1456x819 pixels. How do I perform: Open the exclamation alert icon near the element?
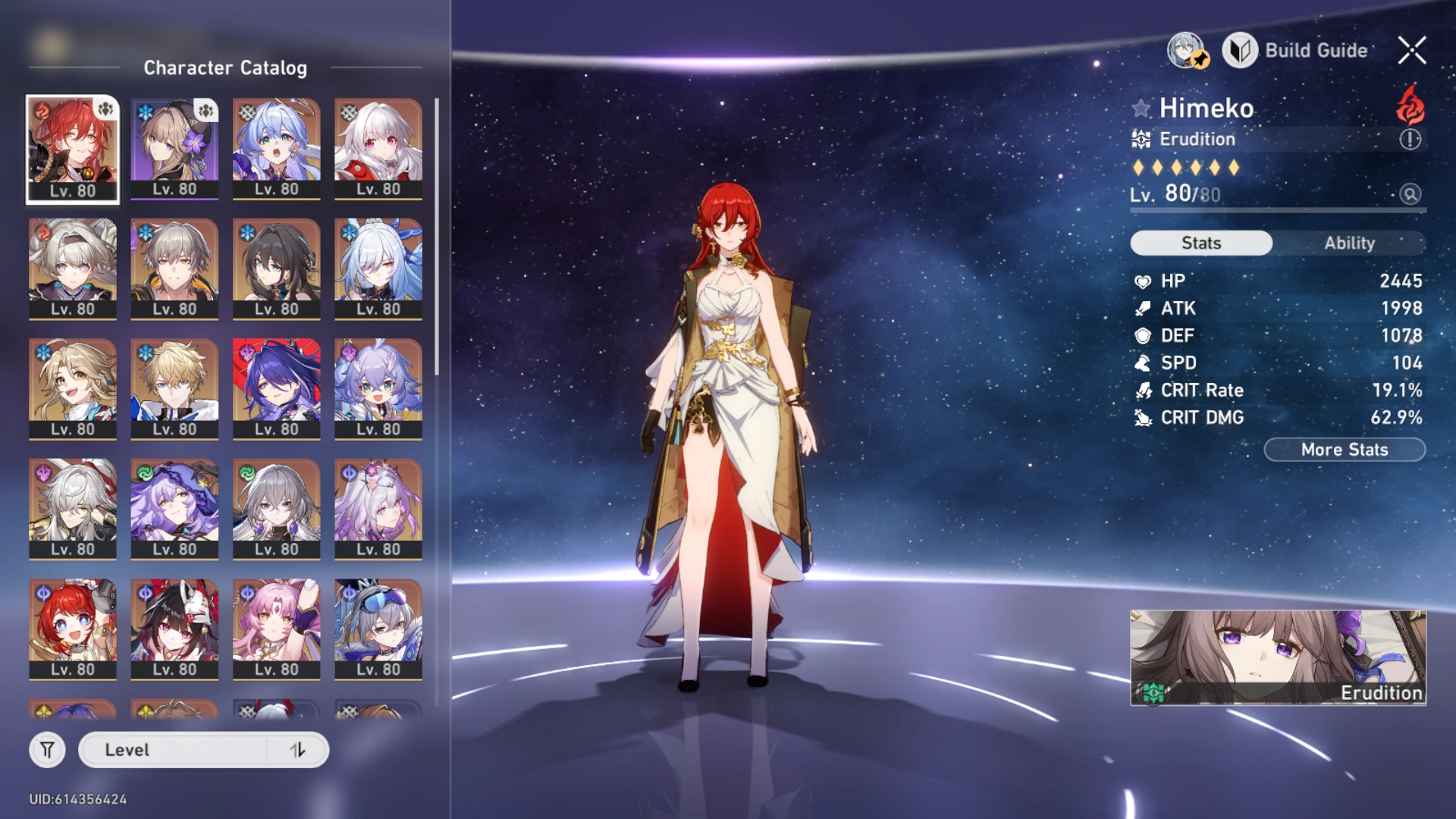(1410, 139)
